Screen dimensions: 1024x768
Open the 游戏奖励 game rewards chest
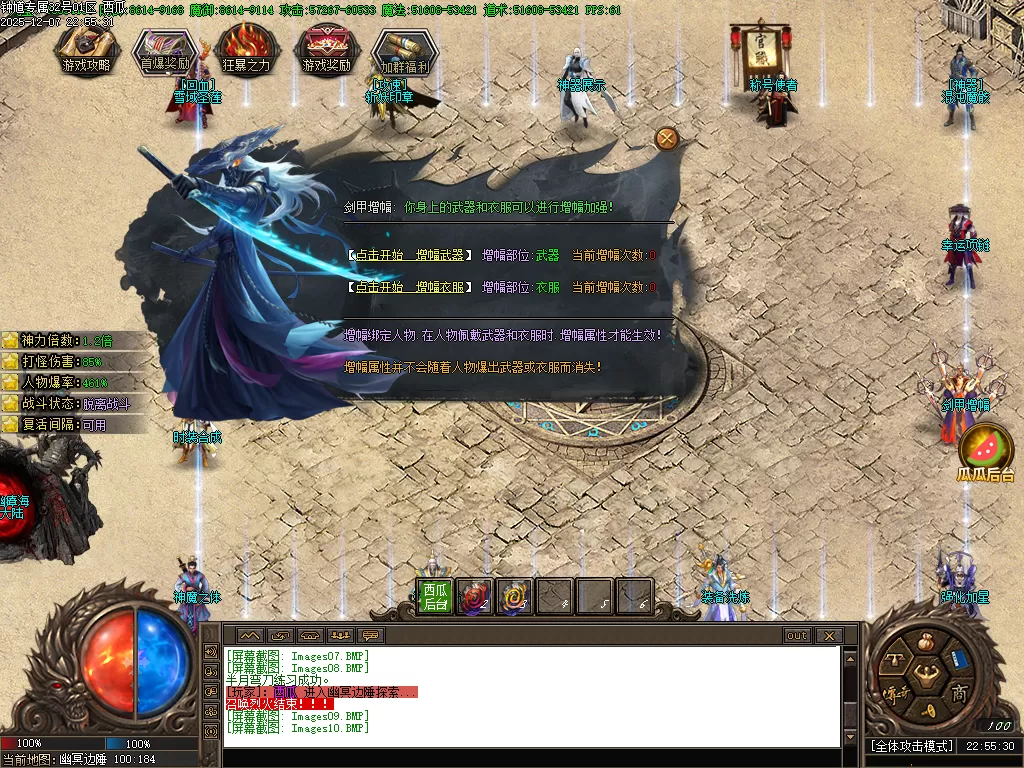point(326,49)
